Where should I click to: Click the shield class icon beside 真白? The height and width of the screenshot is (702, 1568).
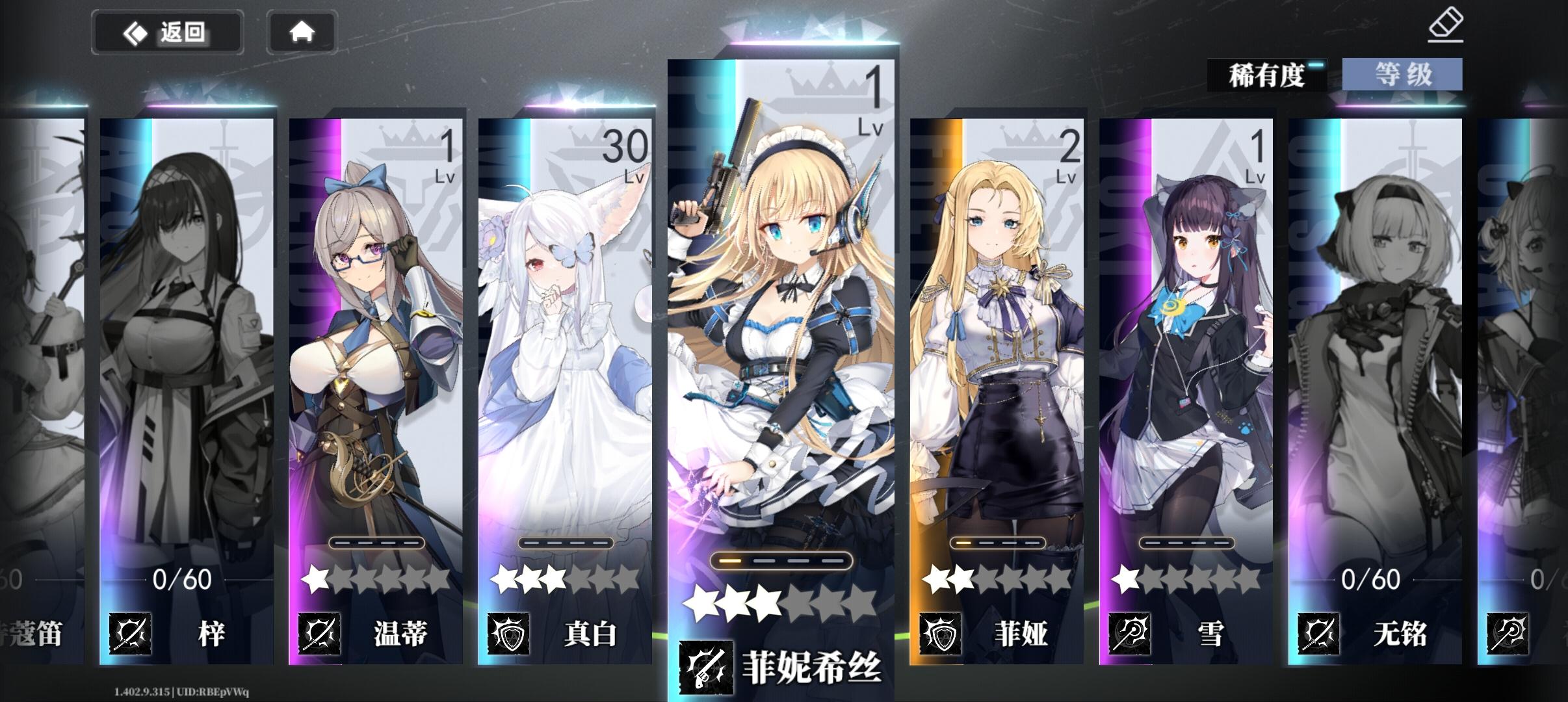509,633
